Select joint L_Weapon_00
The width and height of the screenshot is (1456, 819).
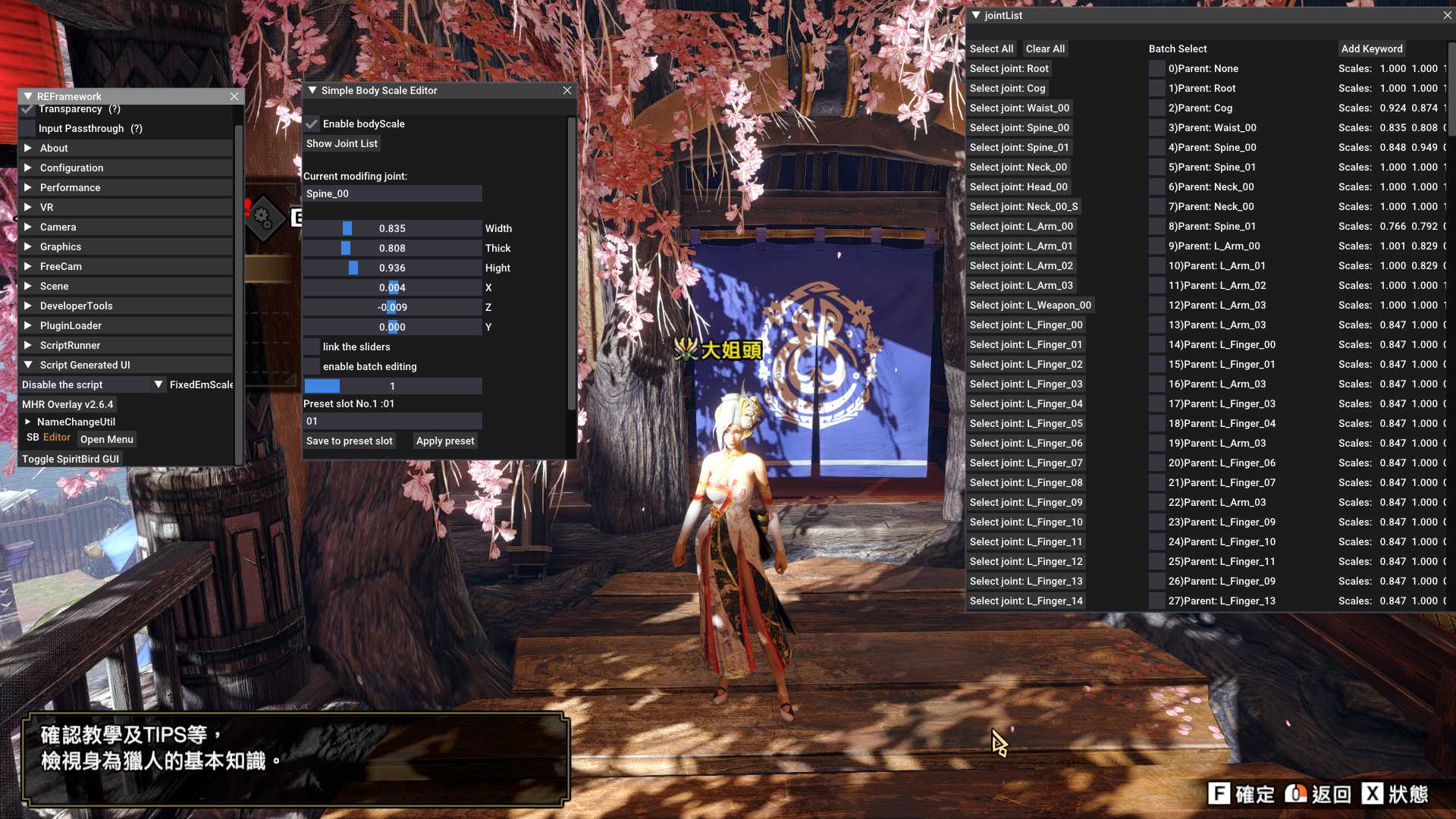point(1030,305)
